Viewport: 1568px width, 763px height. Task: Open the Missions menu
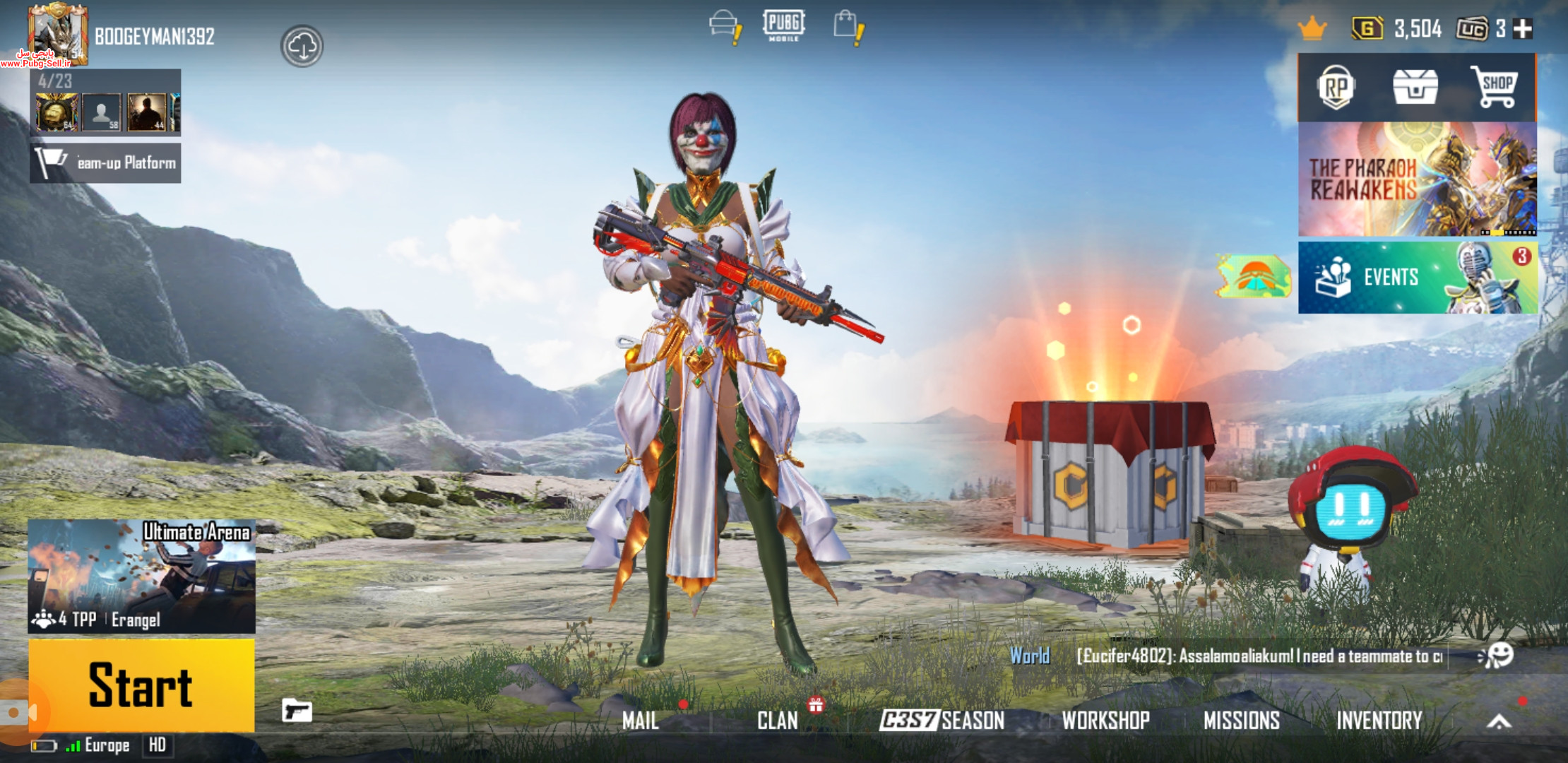pyautogui.click(x=1241, y=721)
